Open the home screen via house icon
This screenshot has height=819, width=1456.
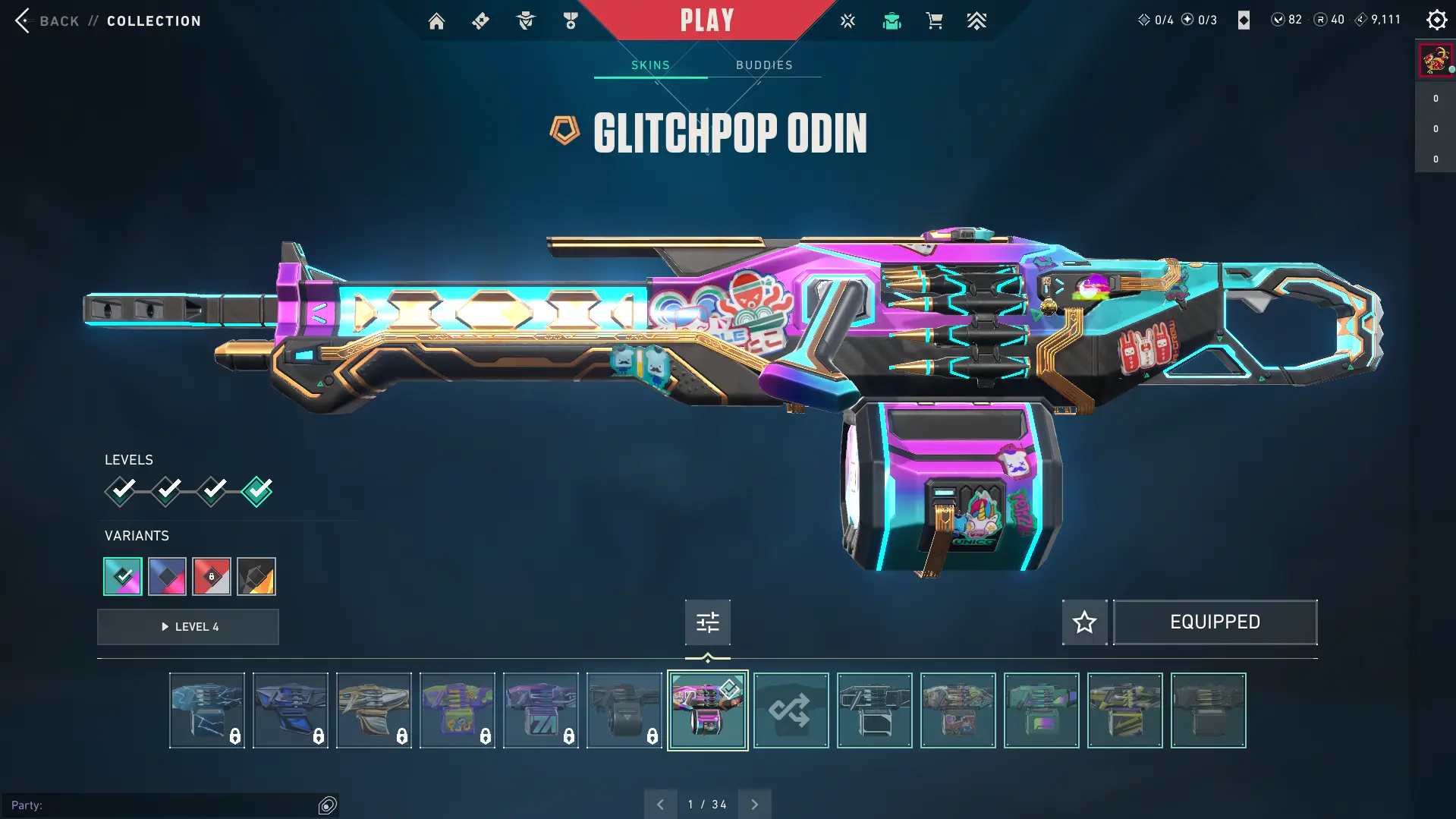coord(436,21)
